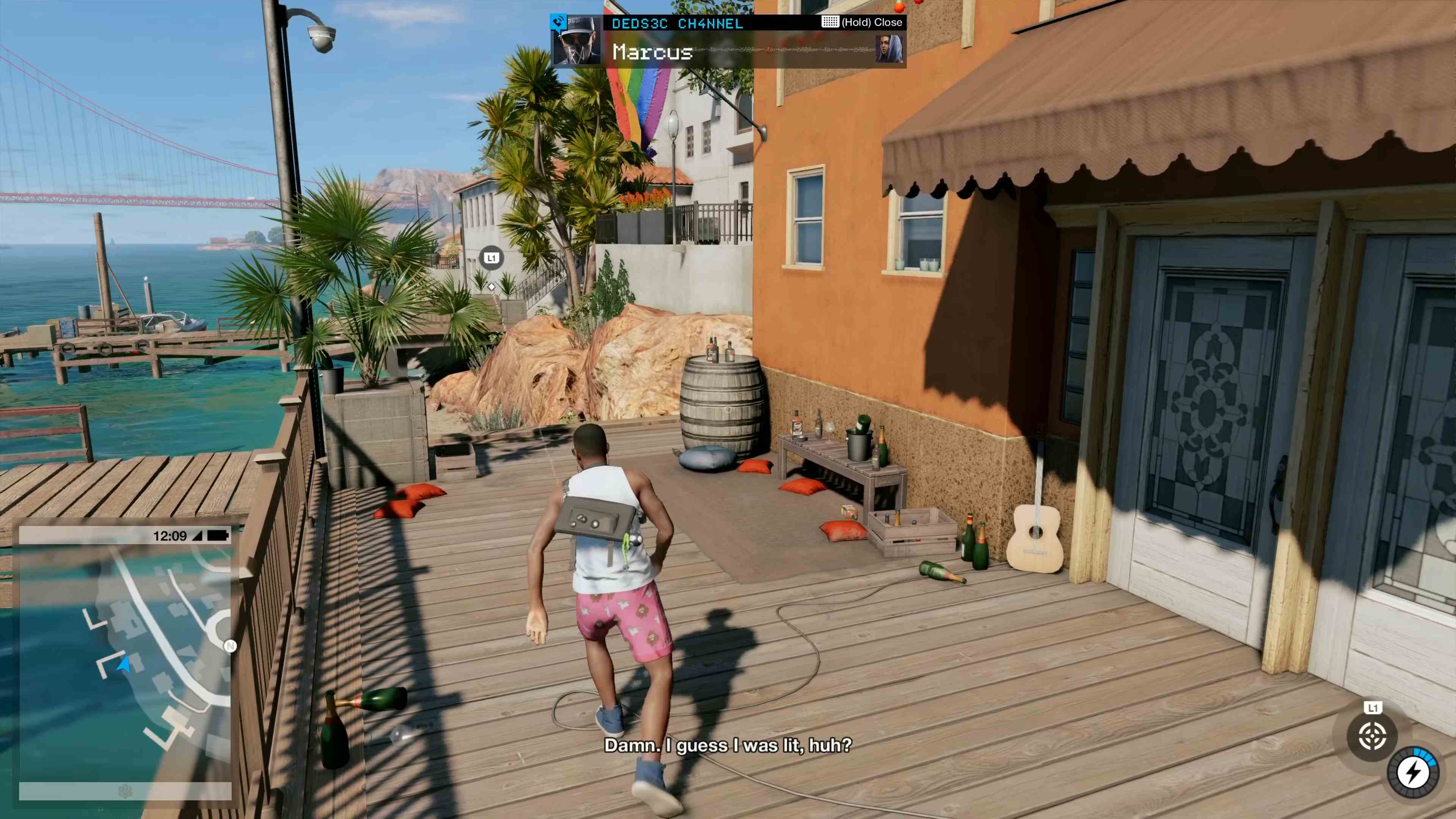Click the waypoint diamond below the L1 marker
Image resolution: width=1456 pixels, height=819 pixels.
point(491,287)
